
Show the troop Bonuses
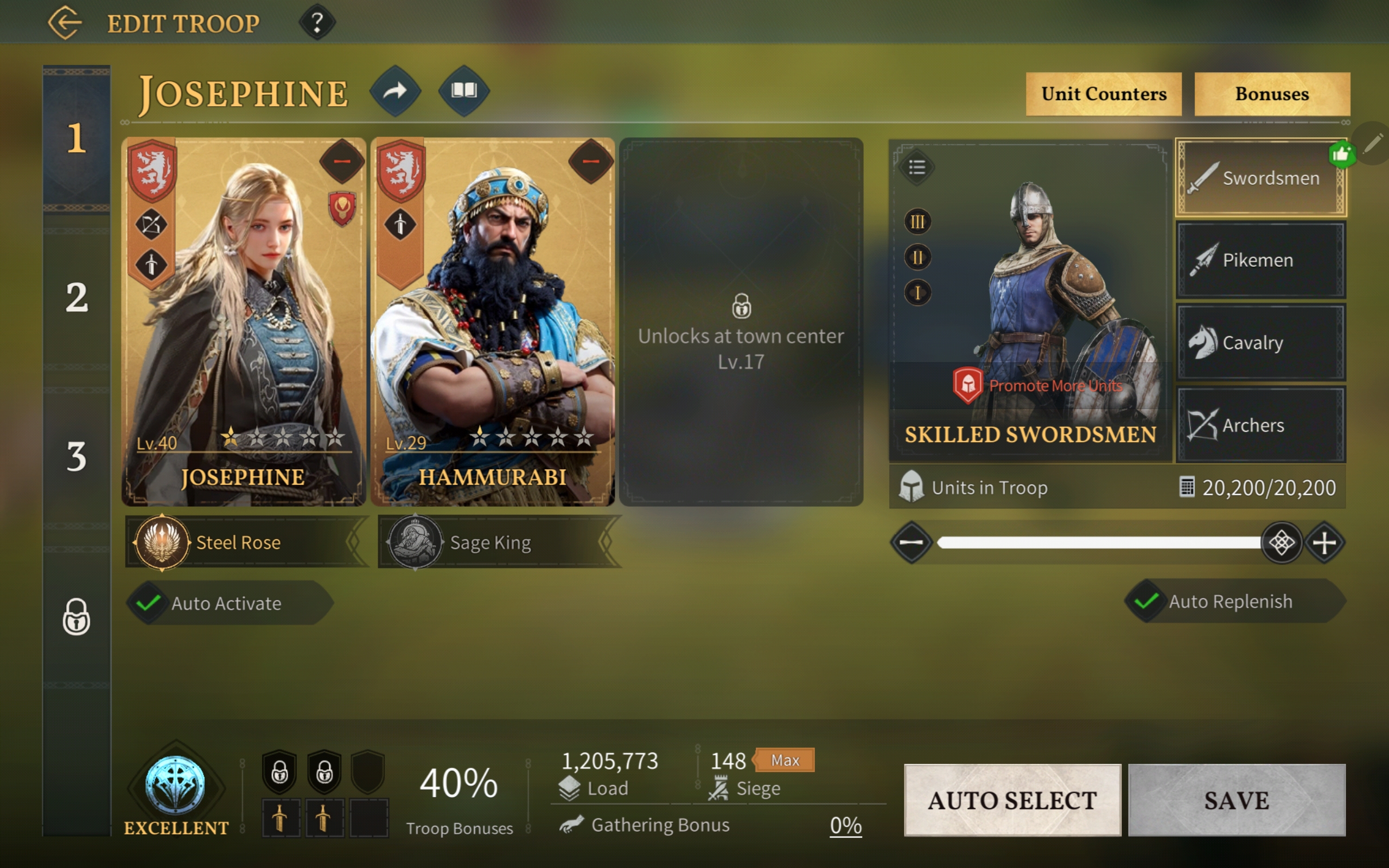point(1271,94)
